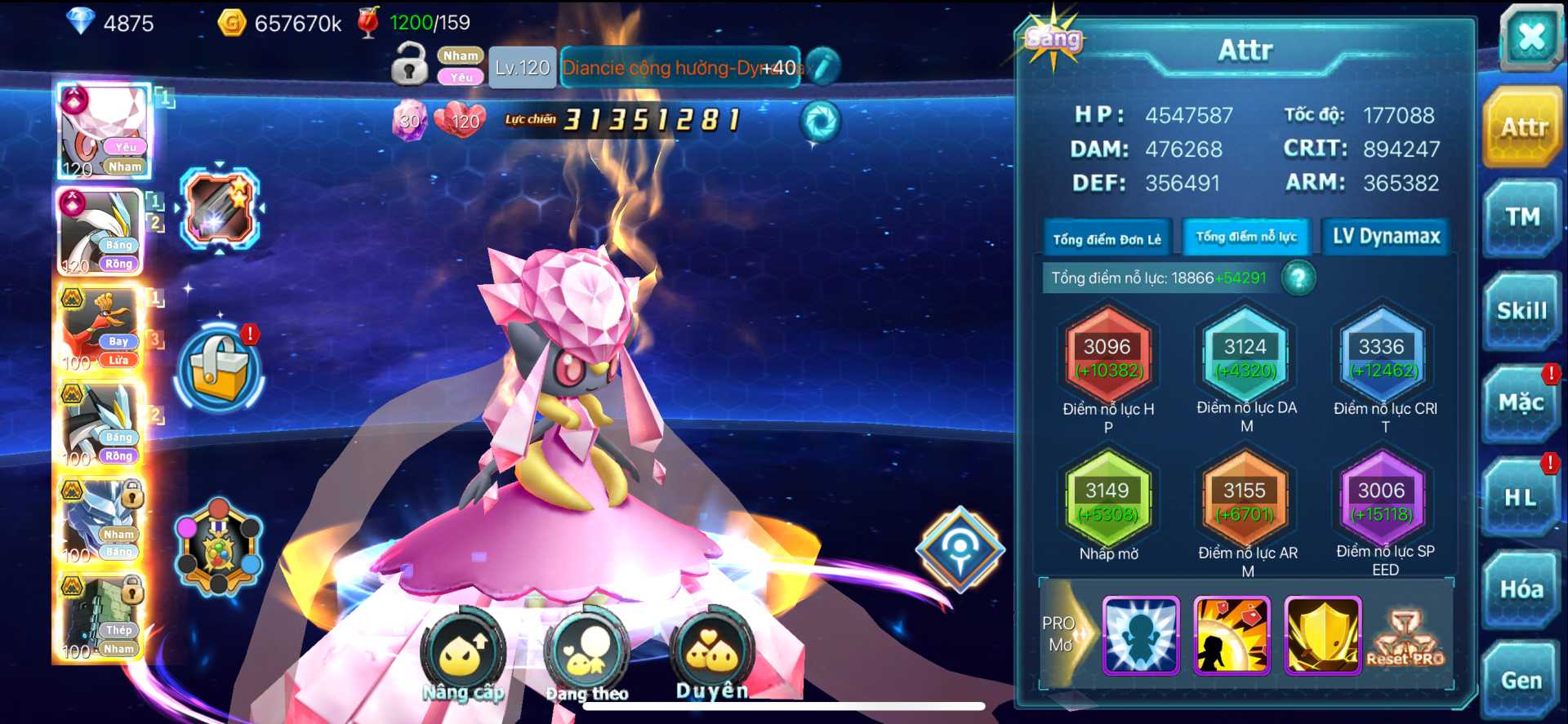This screenshot has width=1568, height=724.
Task: Close the Attr panel with the X button
Action: [1530, 38]
